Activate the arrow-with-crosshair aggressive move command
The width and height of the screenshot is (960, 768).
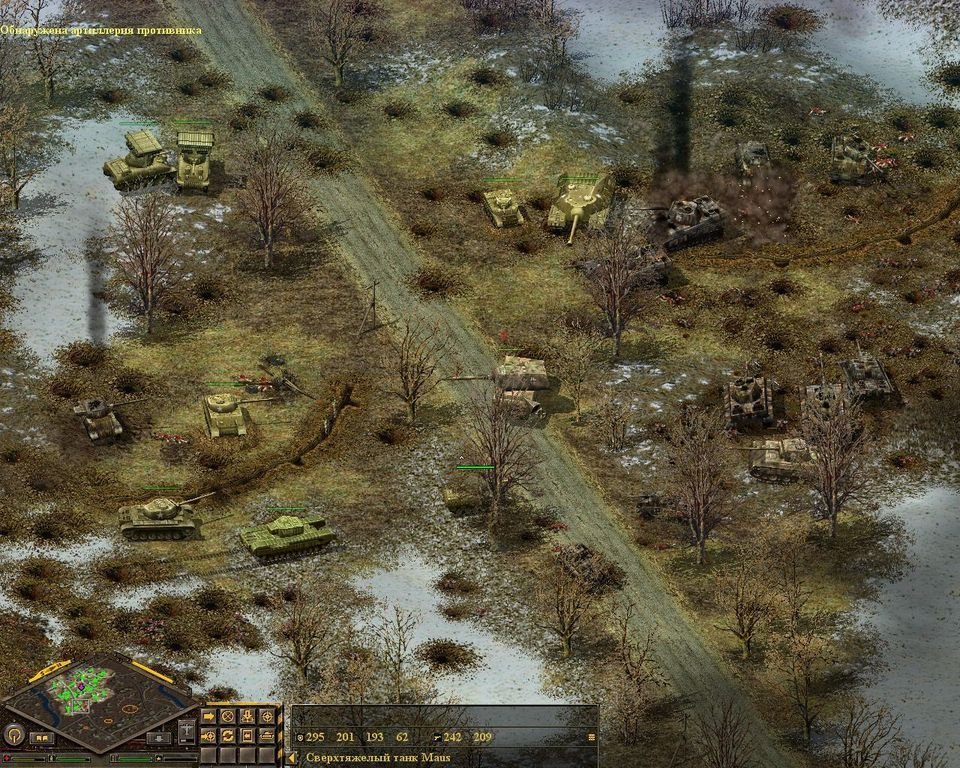point(210,736)
